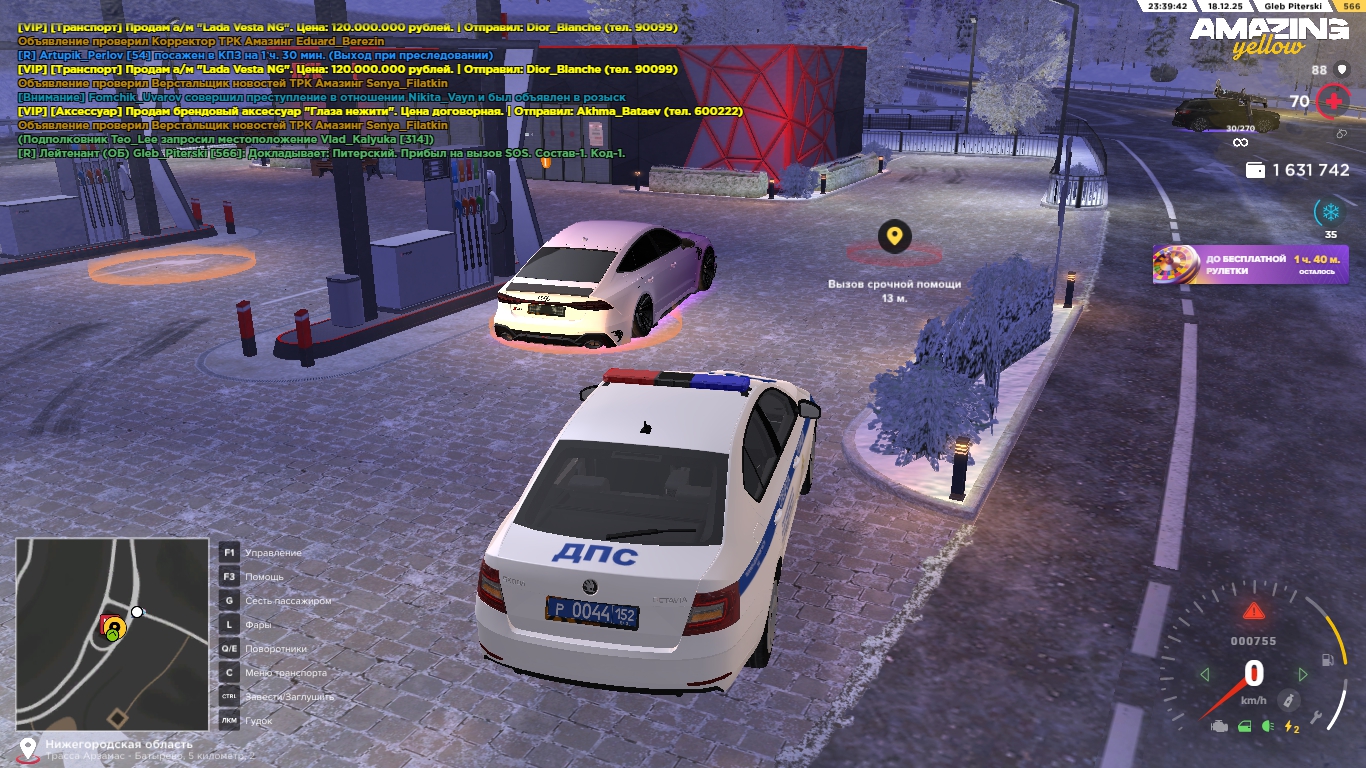1366x768 pixels.
Task: Click the location pin beside Нижегородская область
Action: click(27, 748)
